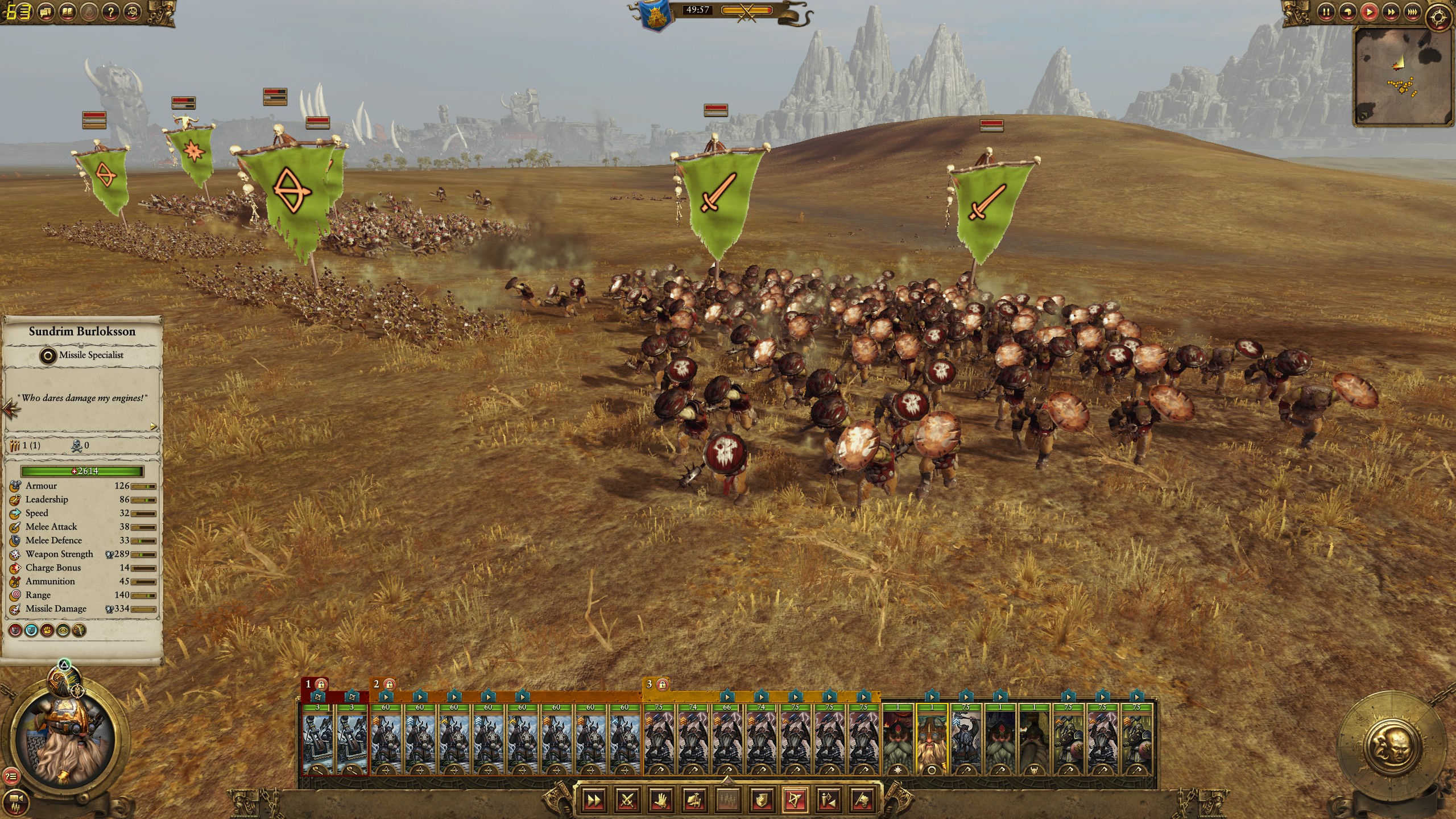Toggle the group 1 lock

[321, 684]
